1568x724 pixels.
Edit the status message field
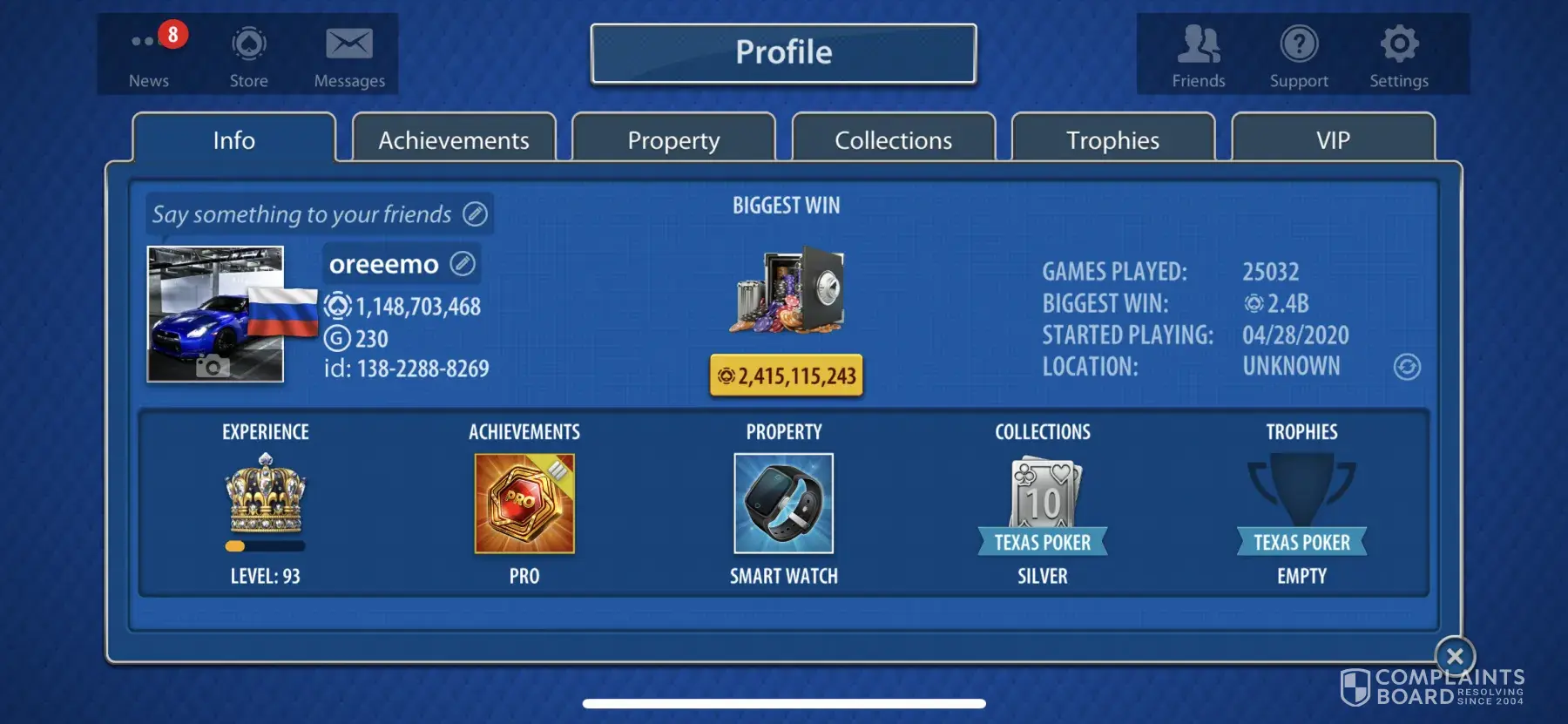[475, 214]
